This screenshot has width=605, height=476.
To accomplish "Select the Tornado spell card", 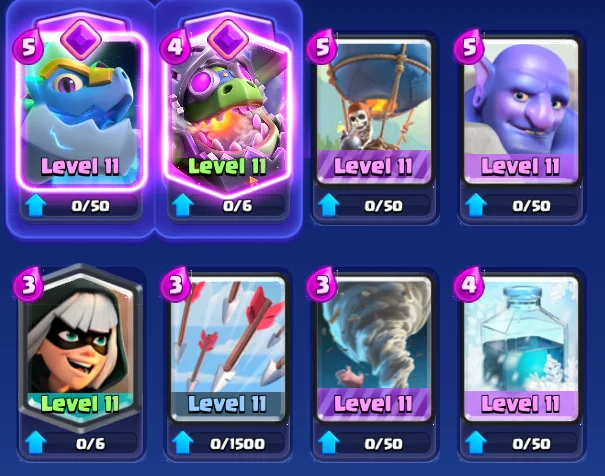I will click(x=372, y=345).
